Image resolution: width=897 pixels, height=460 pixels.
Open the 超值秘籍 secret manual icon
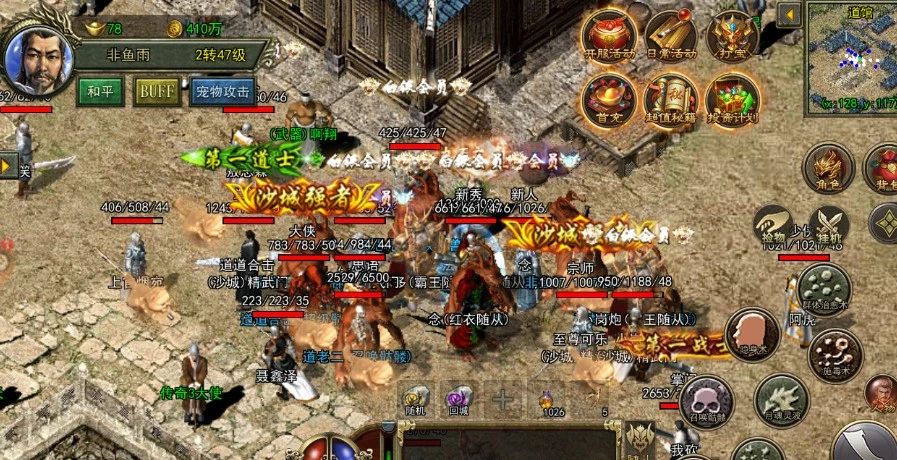pyautogui.click(x=670, y=98)
